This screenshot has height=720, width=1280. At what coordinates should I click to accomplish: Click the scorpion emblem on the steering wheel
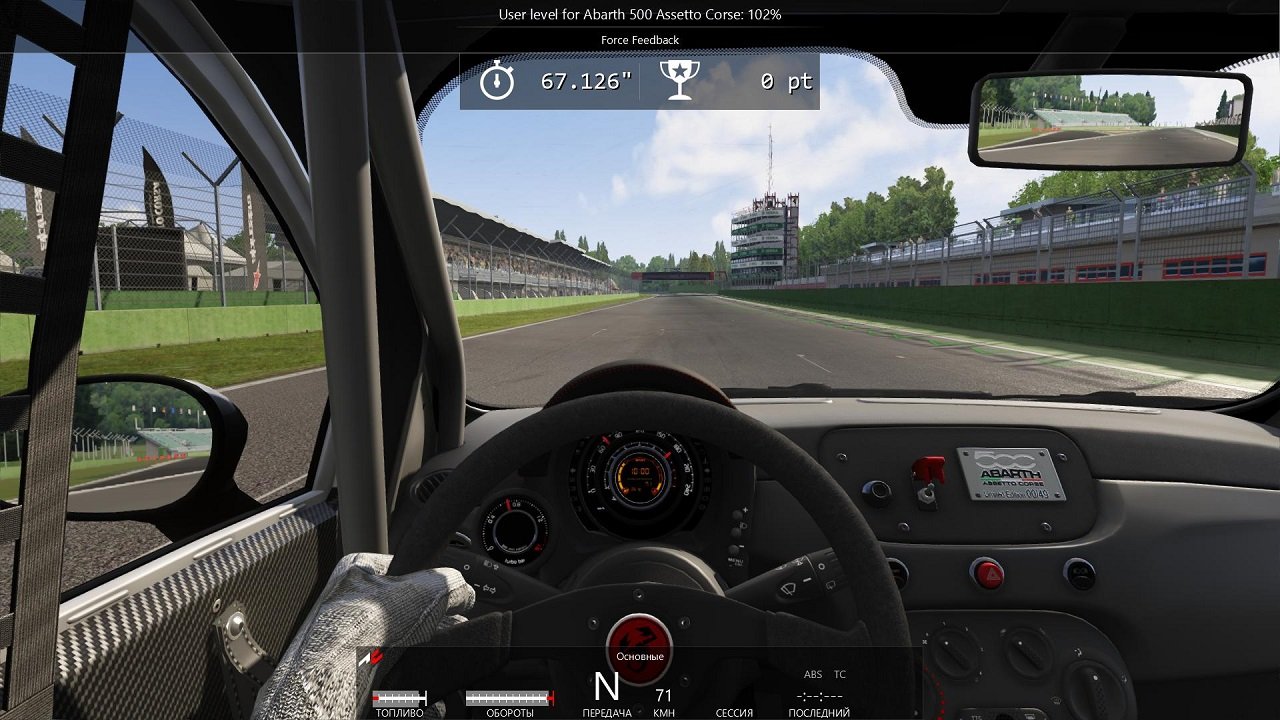pyautogui.click(x=641, y=644)
